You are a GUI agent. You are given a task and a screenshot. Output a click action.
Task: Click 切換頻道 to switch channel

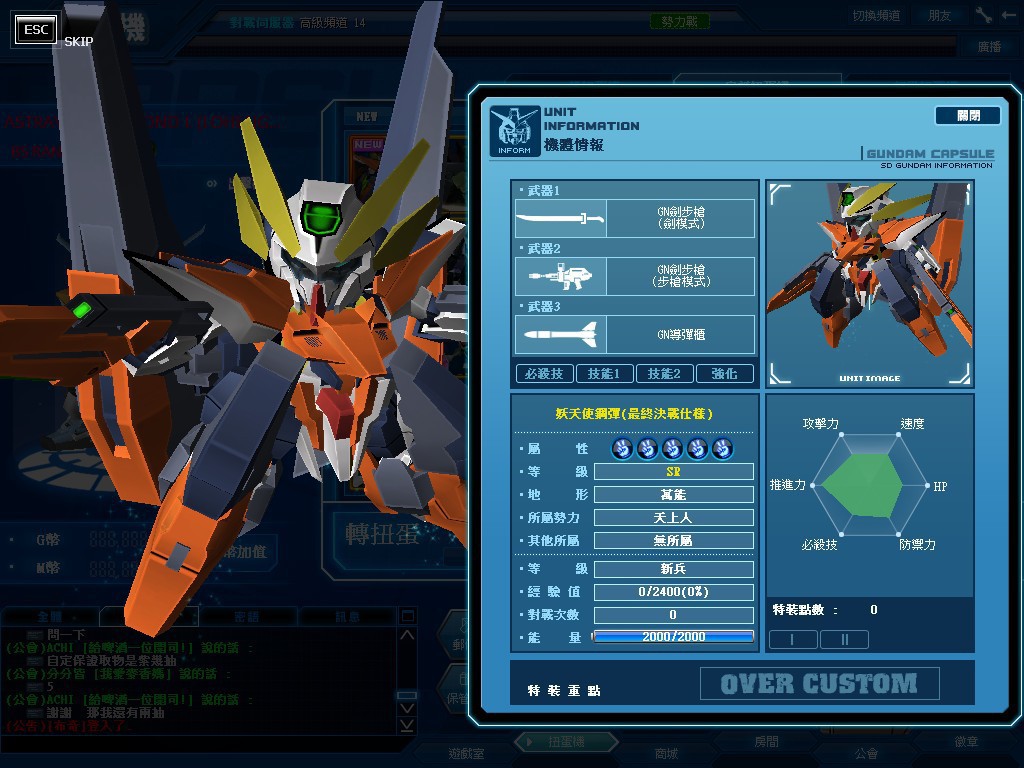(x=876, y=15)
